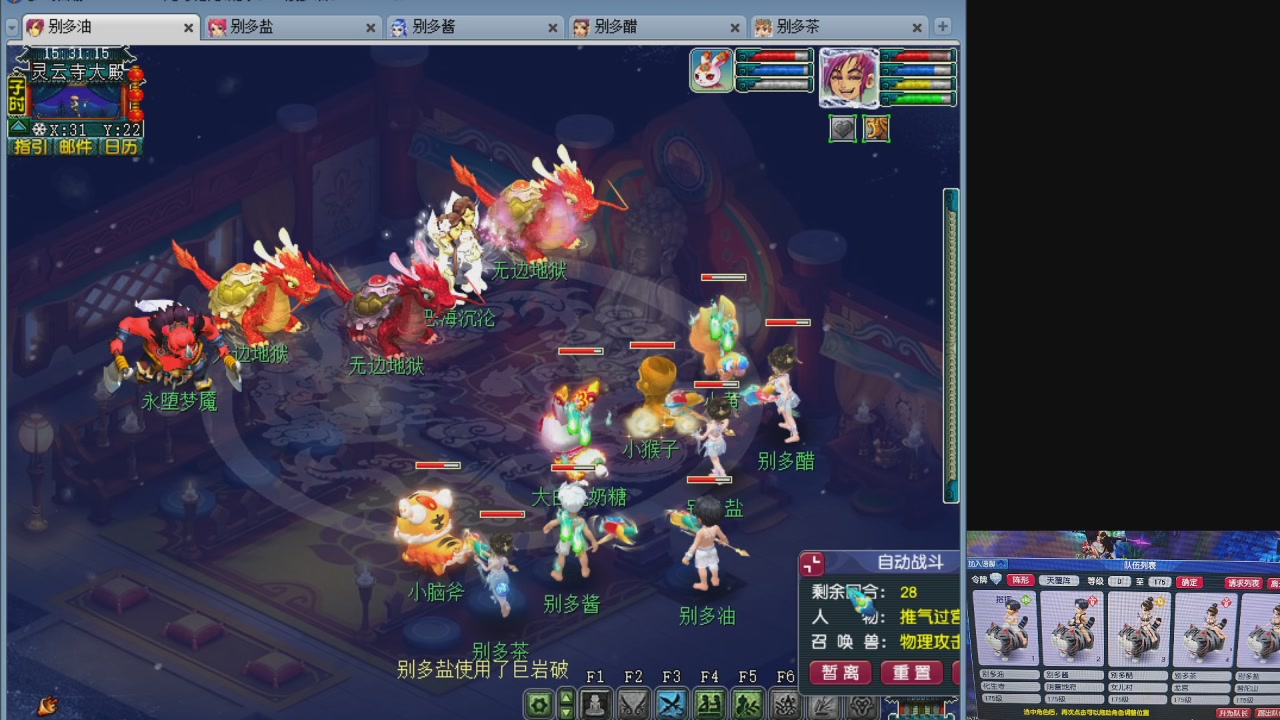1280x720 pixels.
Task: Collapse the 自动战斗 panel using its corner arrow icon
Action: (811, 565)
